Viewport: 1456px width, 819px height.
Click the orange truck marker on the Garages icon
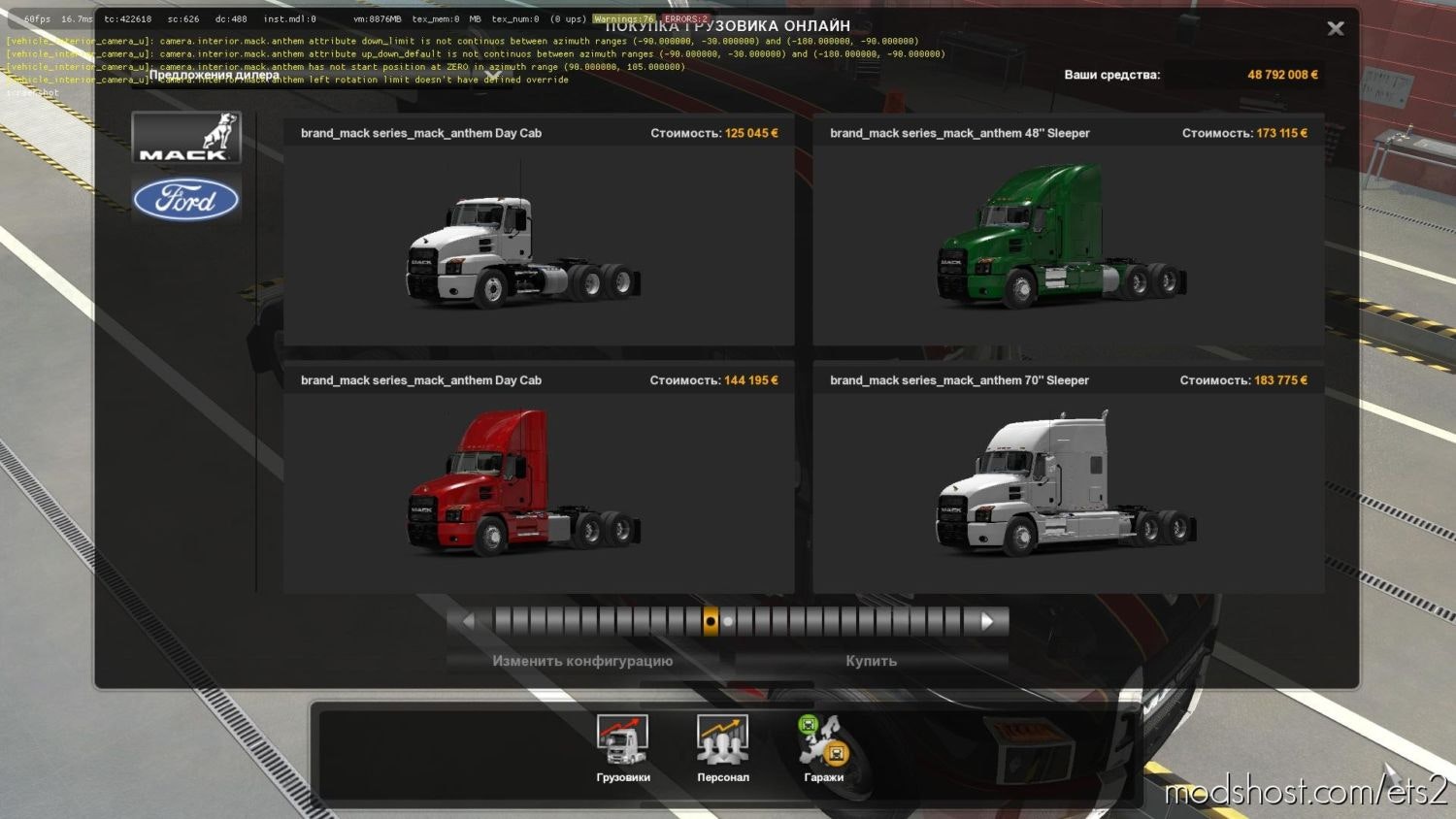[836, 753]
